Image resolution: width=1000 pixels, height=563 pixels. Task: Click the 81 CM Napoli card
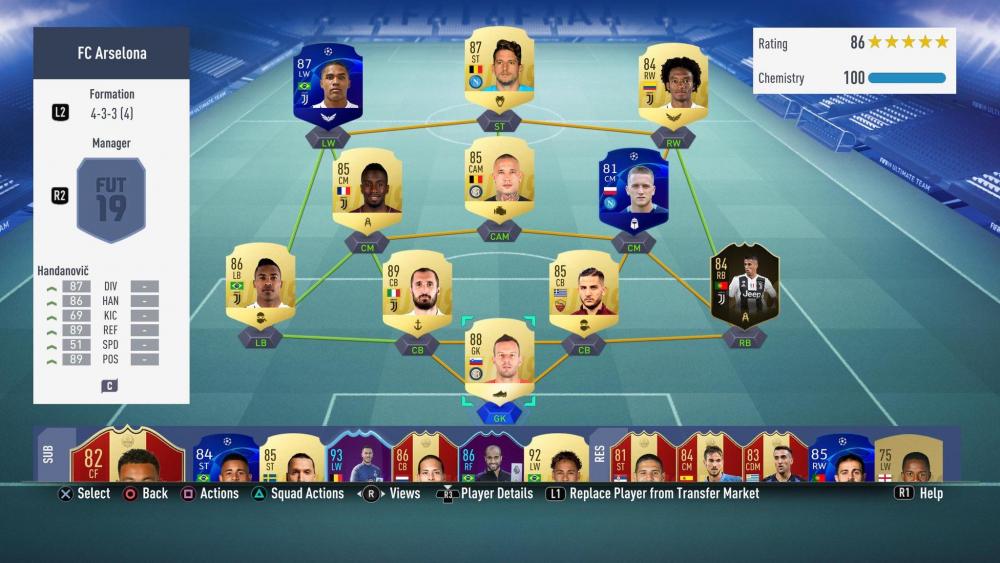pos(632,190)
